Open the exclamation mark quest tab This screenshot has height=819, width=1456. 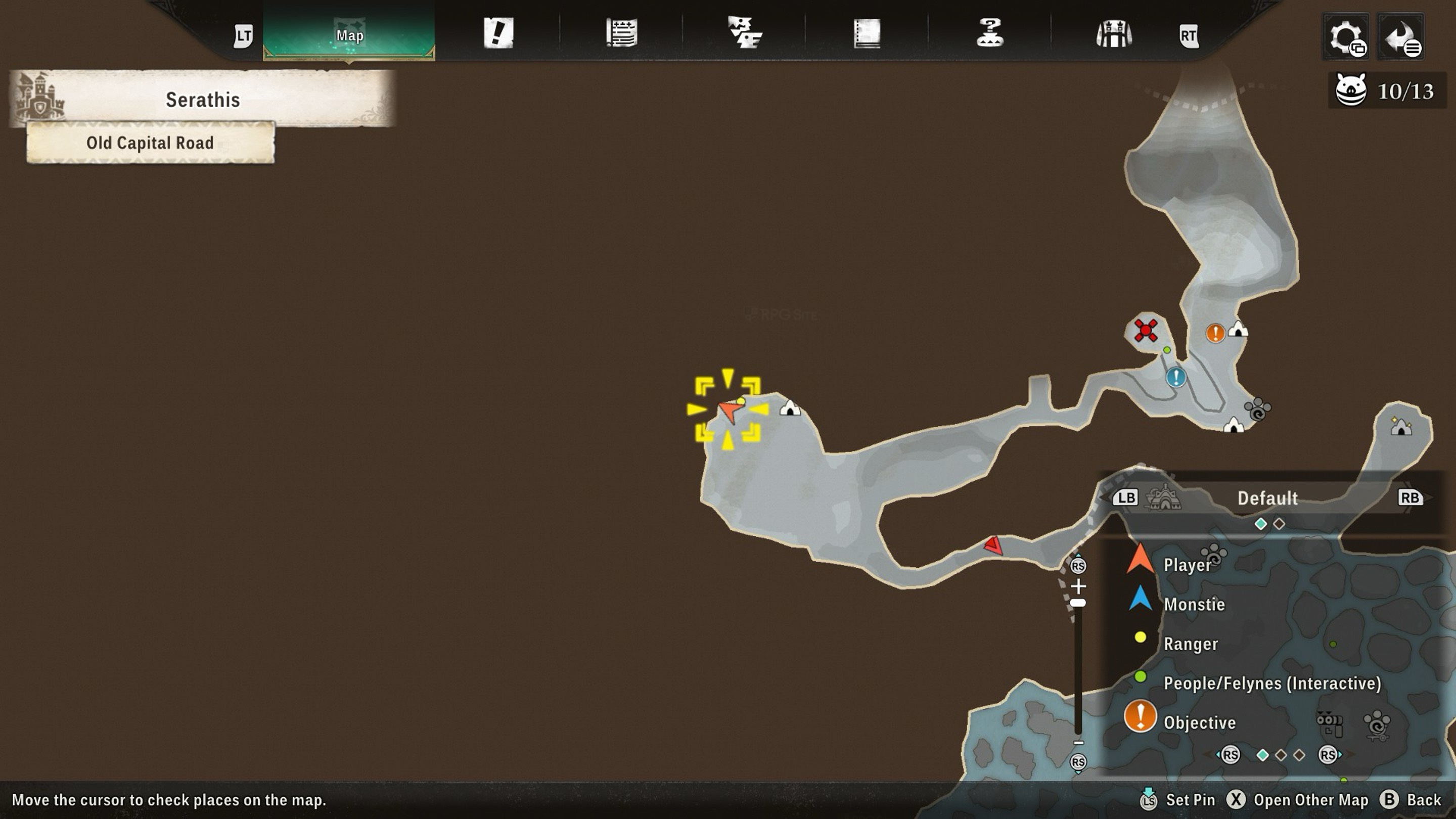[498, 33]
